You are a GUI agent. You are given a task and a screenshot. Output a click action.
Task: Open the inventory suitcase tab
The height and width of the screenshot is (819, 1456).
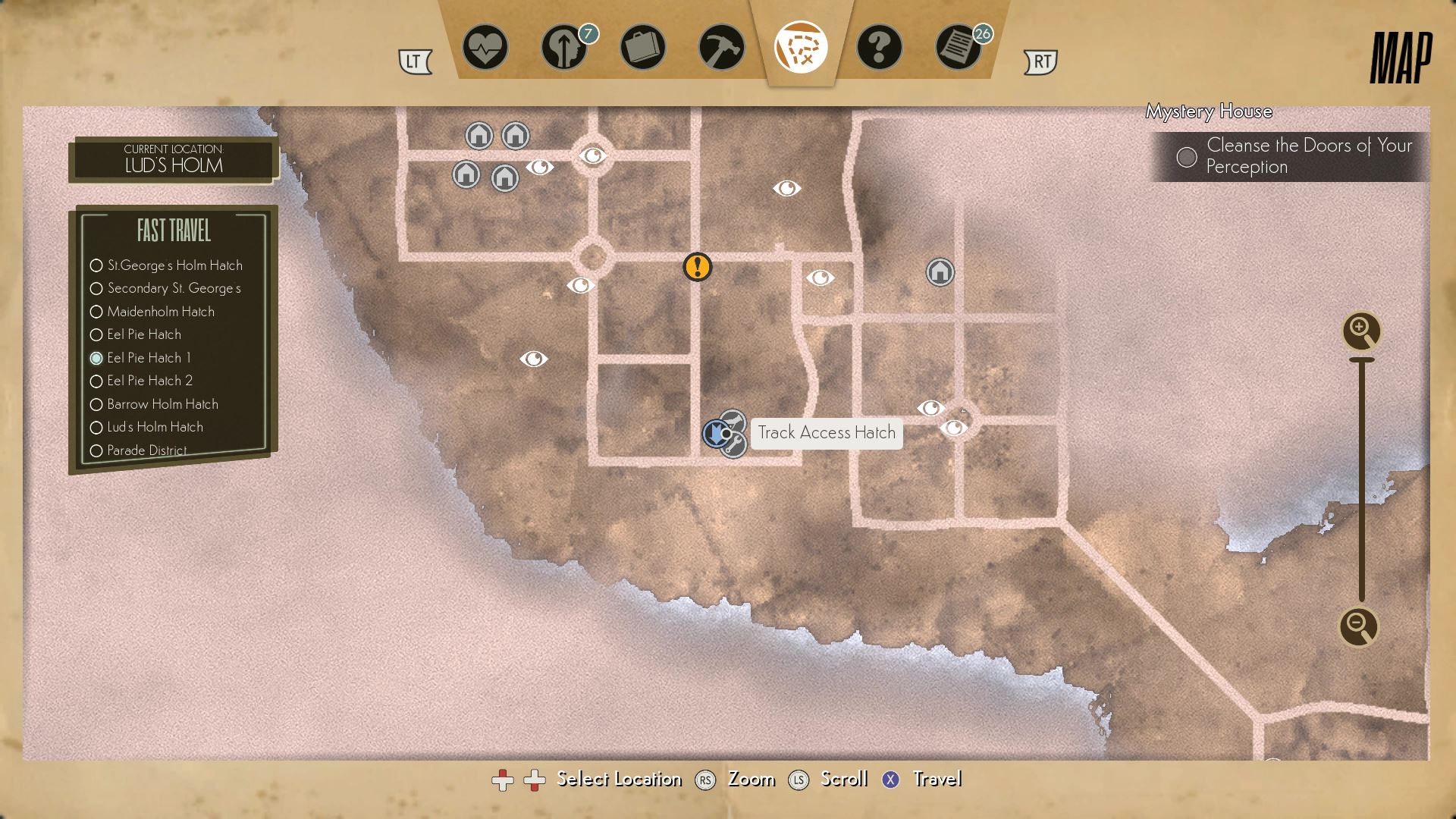point(642,48)
